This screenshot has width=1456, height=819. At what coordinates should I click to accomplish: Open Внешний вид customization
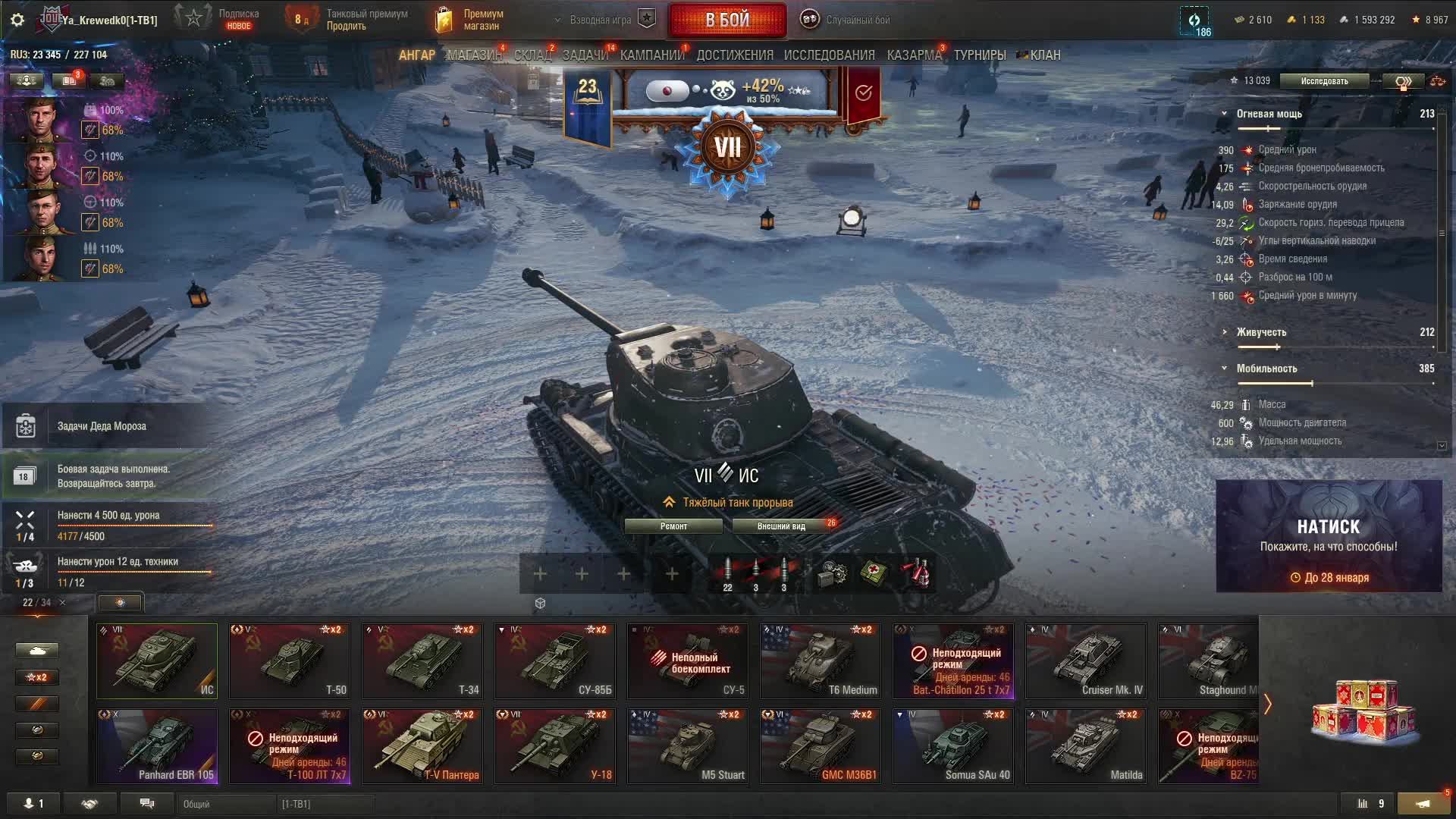[781, 526]
